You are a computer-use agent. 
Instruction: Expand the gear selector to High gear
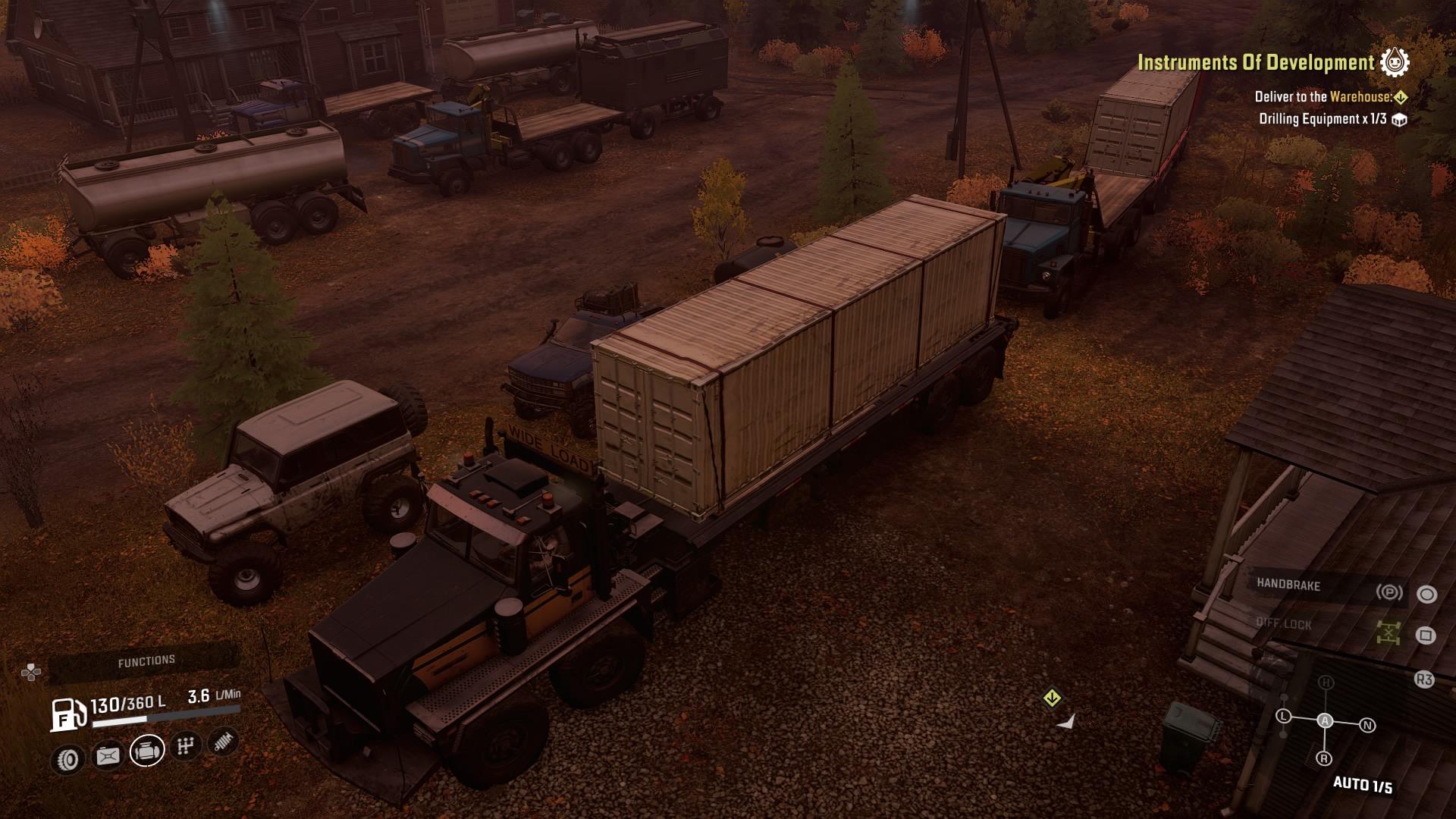tap(1326, 682)
